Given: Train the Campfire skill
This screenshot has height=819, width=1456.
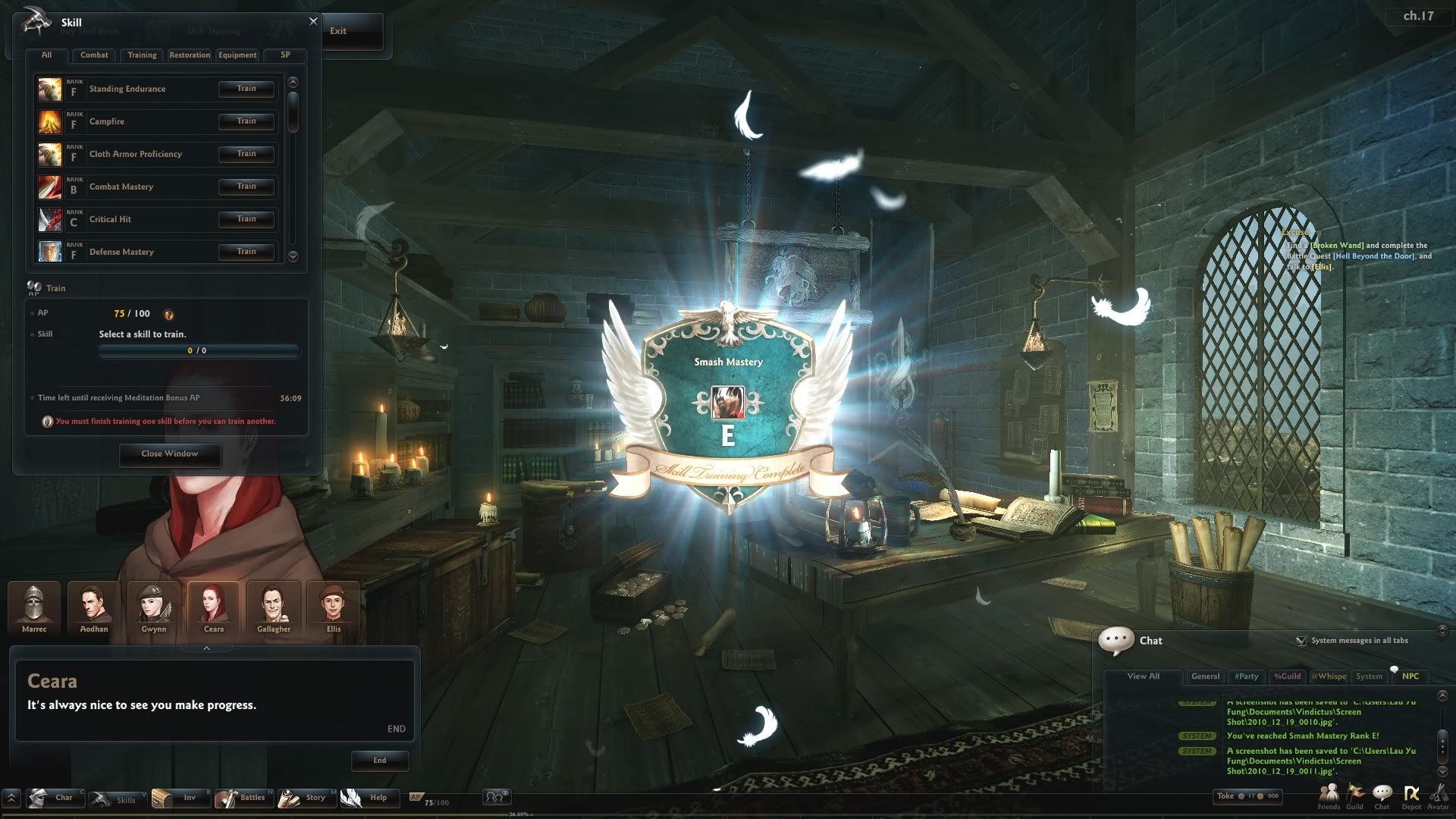Looking at the screenshot, I should pos(246,121).
